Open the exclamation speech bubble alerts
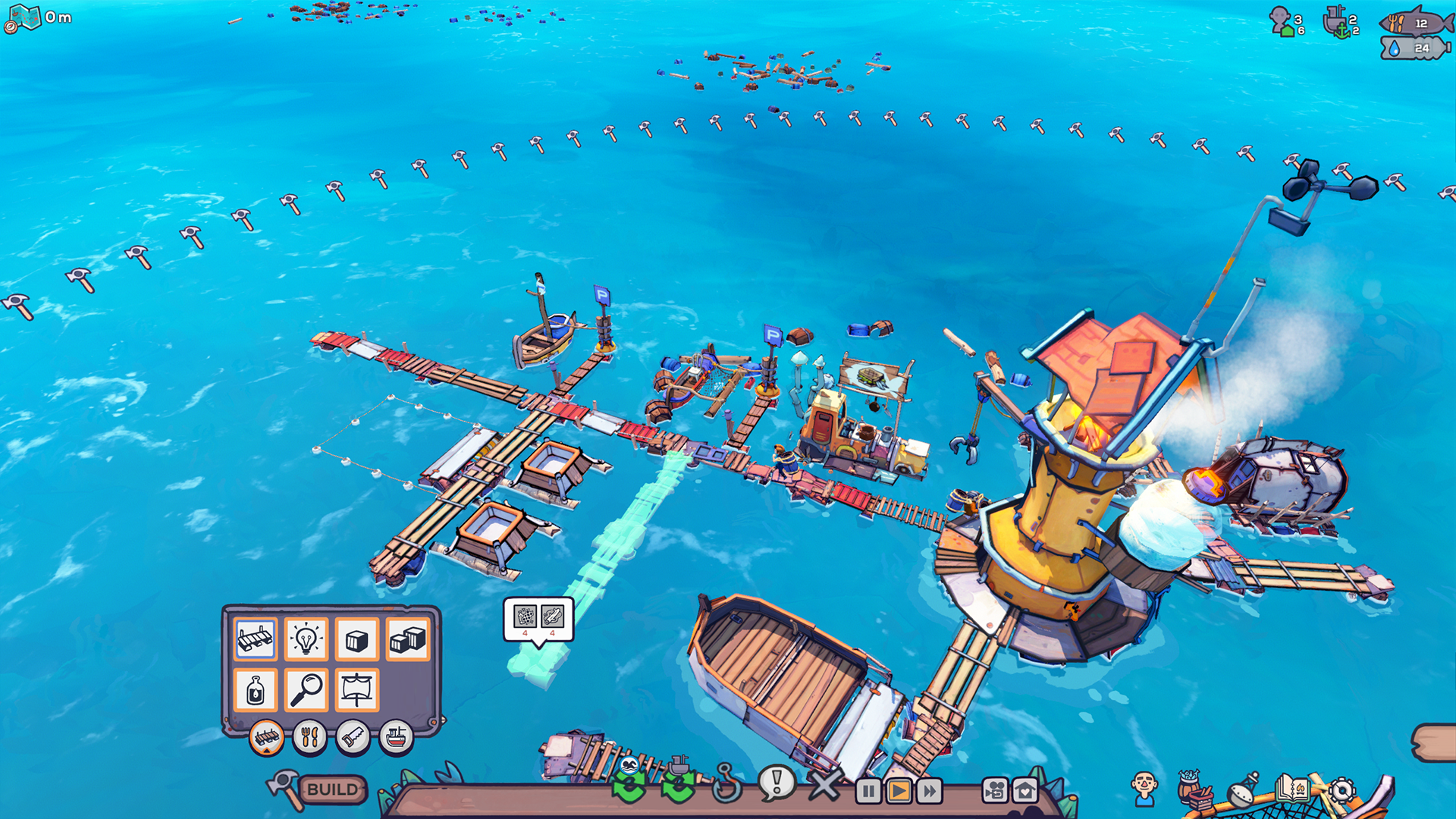 (776, 782)
